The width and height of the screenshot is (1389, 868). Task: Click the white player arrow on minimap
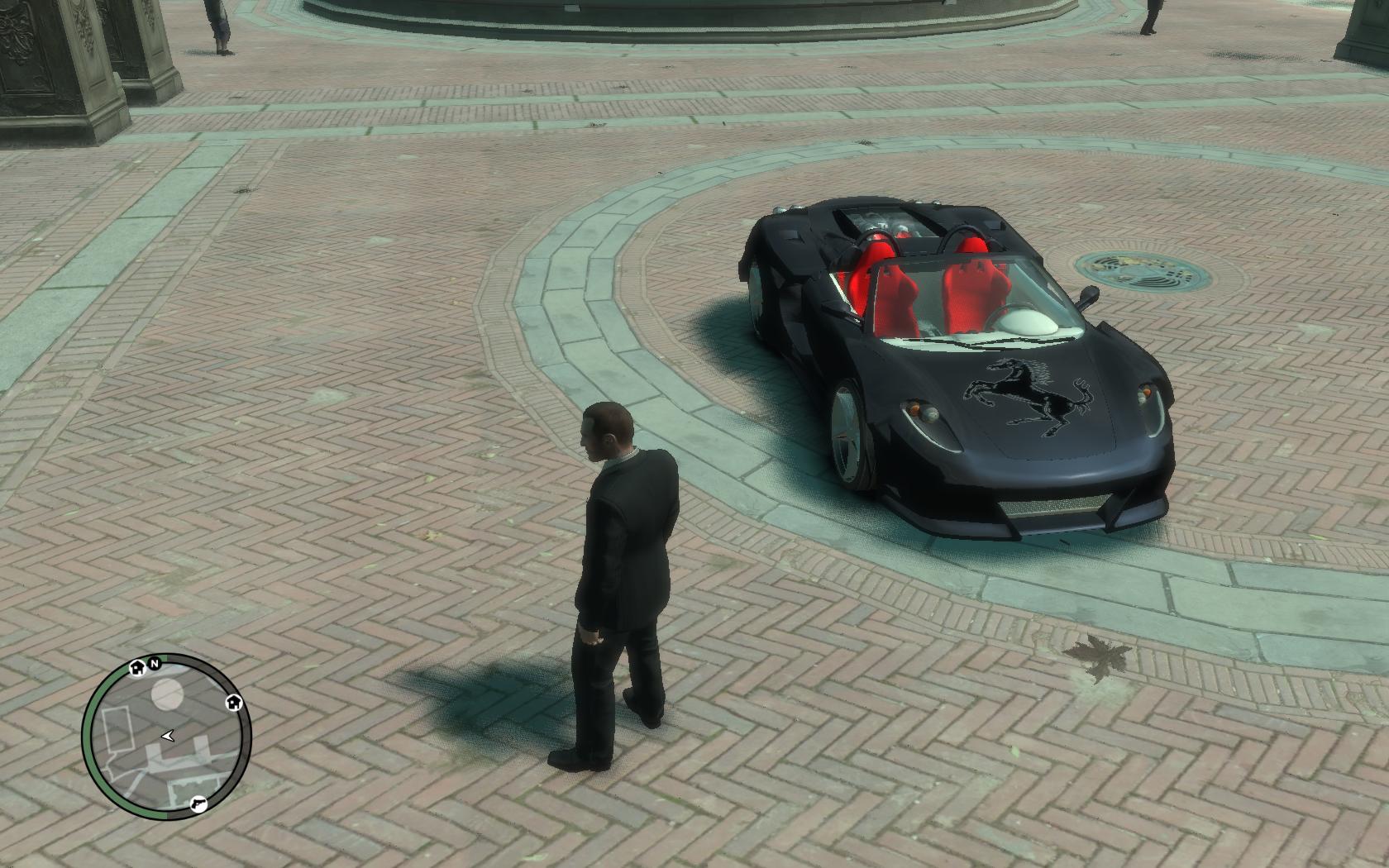[169, 735]
